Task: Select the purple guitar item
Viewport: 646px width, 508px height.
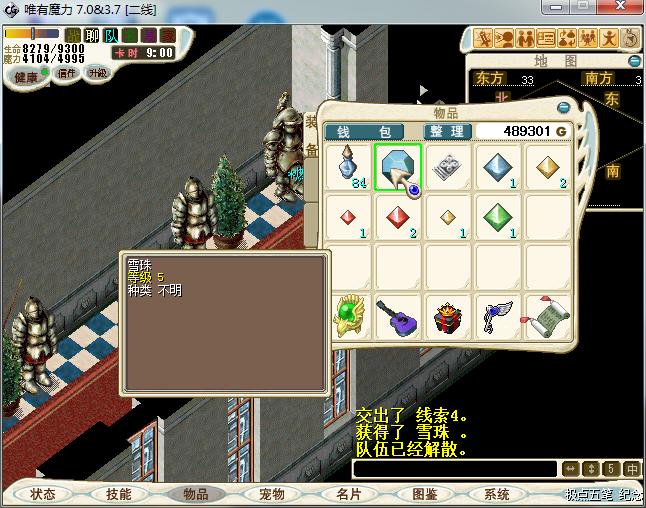Action: (398, 316)
